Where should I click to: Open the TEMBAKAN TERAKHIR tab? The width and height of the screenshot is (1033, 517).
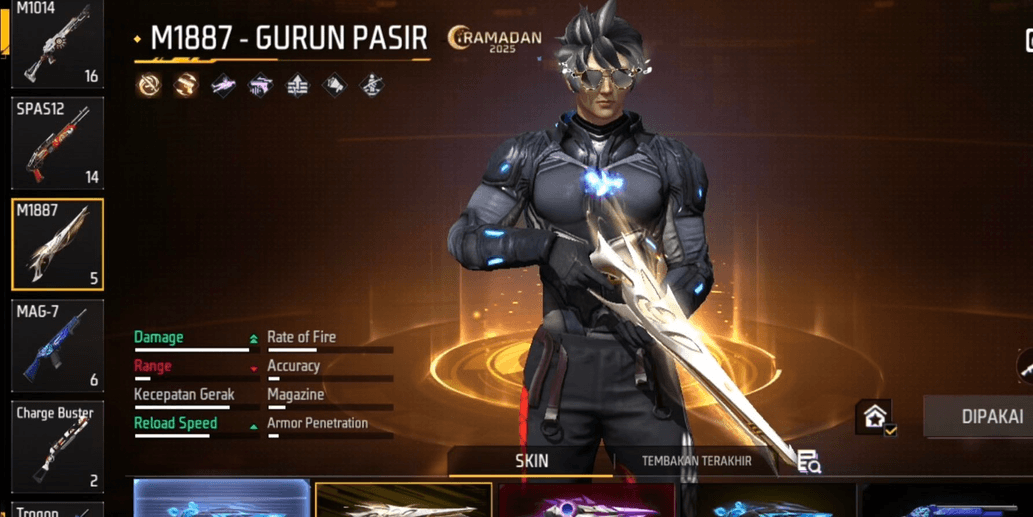point(696,461)
